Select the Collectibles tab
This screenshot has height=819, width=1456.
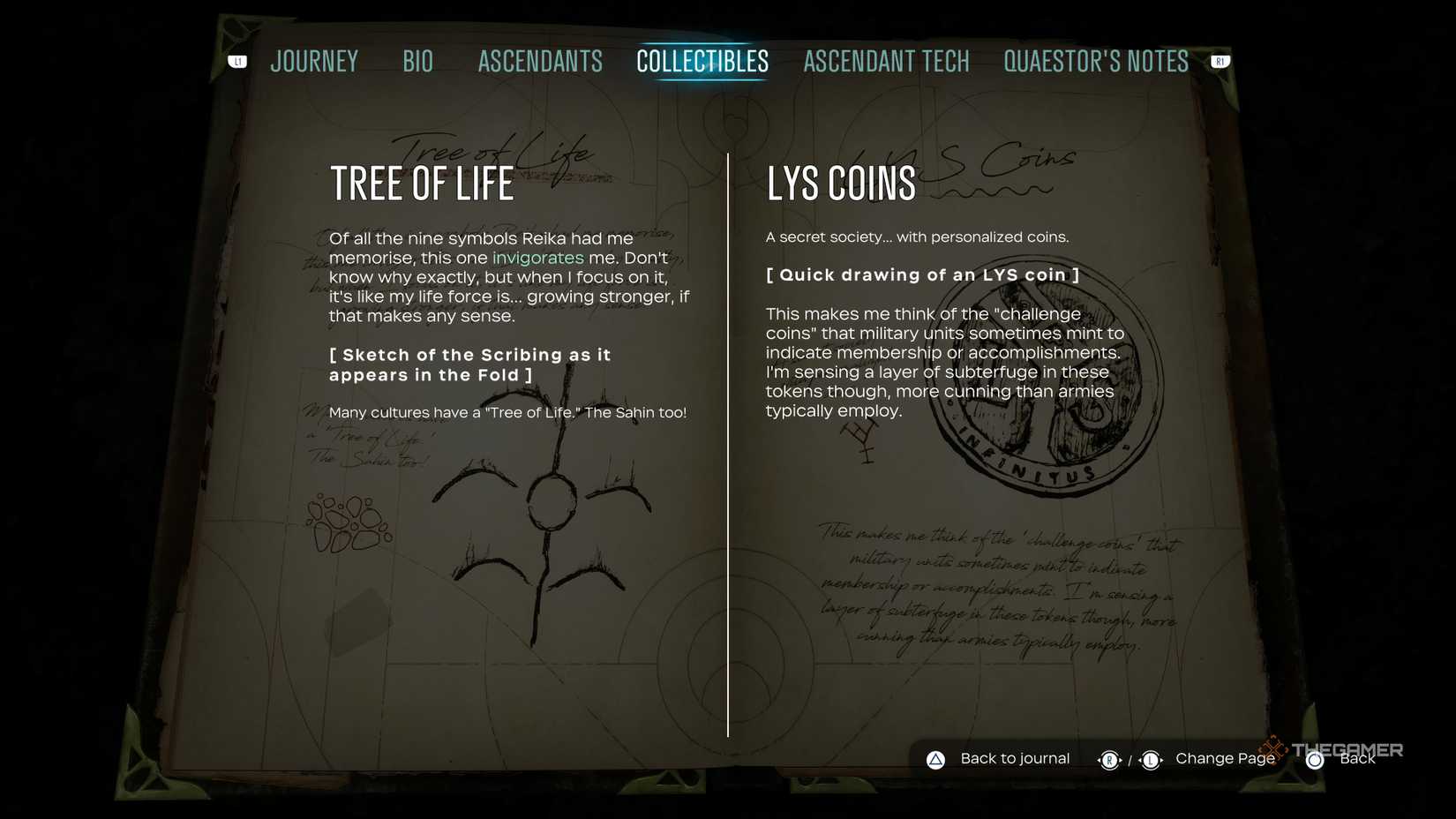point(702,61)
